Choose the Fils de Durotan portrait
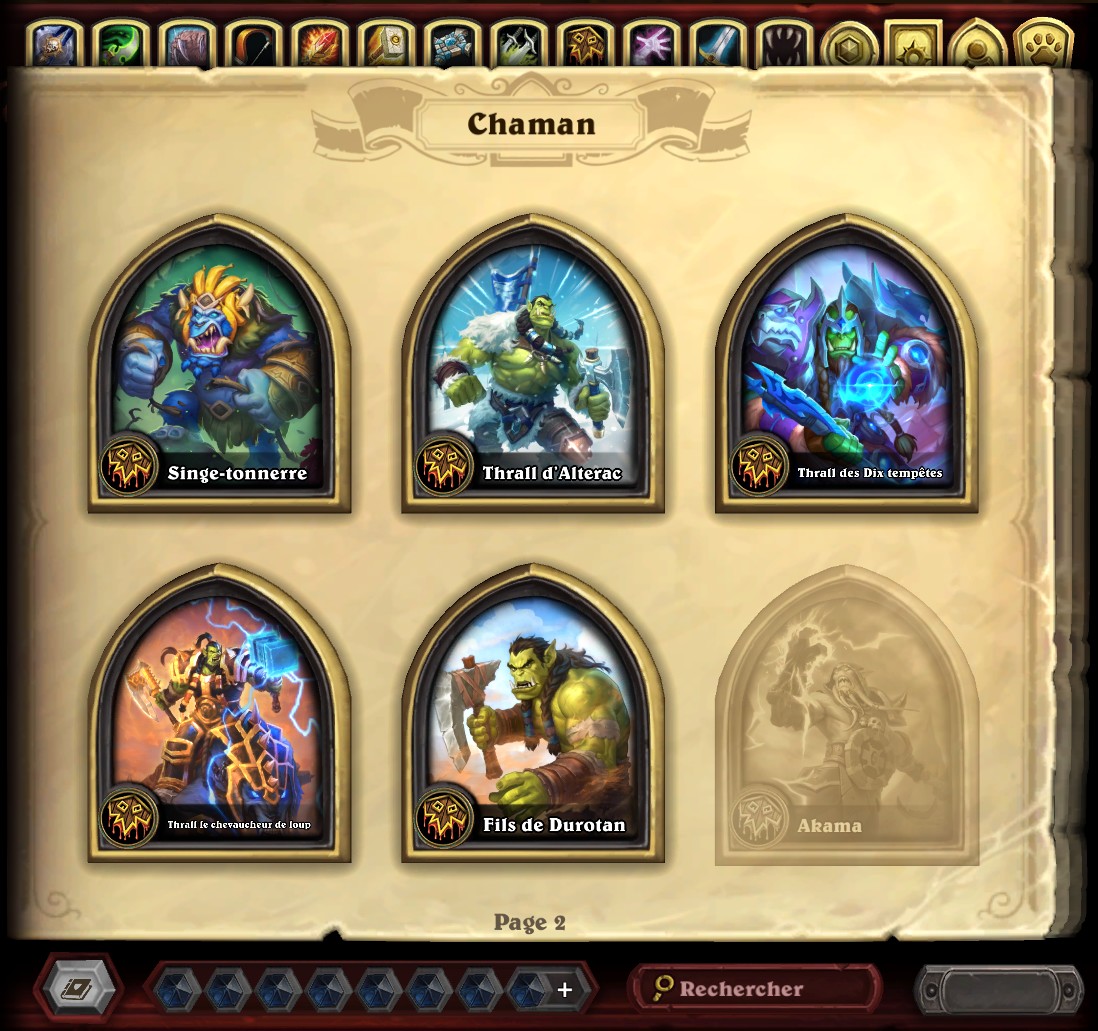This screenshot has height=1031, width=1098. click(x=533, y=718)
